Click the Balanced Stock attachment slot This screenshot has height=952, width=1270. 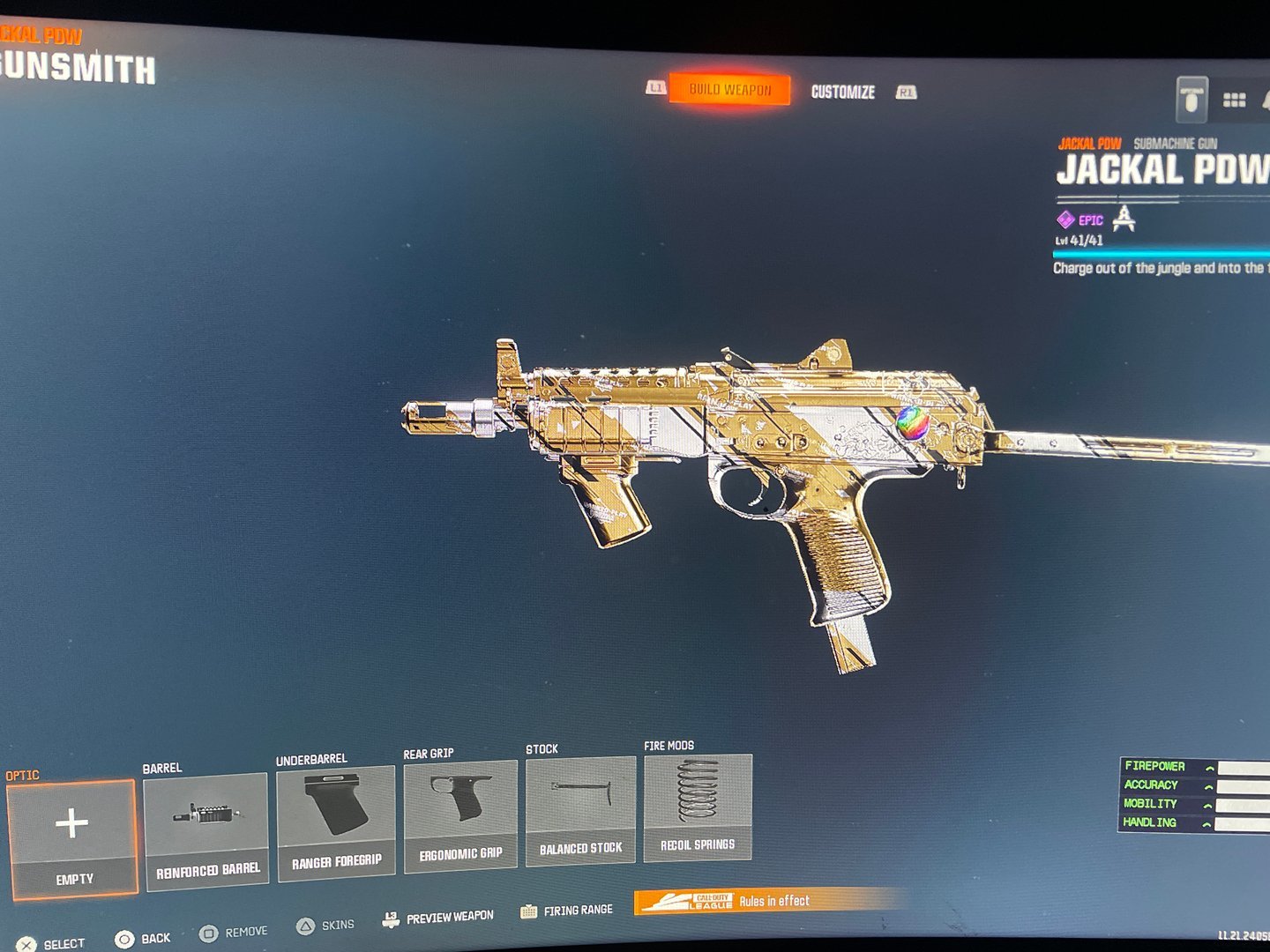tap(580, 811)
